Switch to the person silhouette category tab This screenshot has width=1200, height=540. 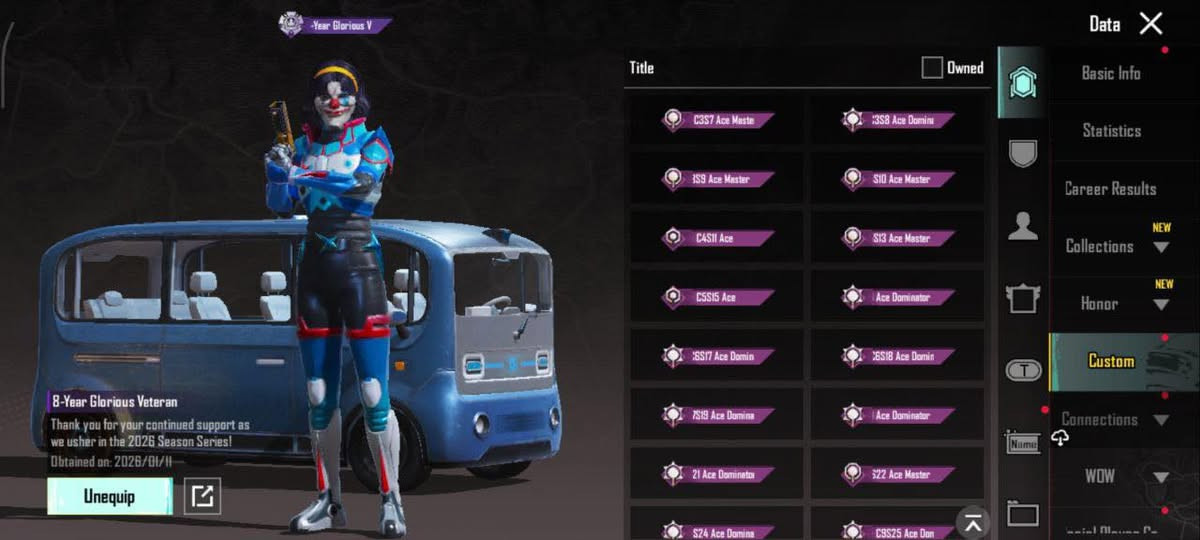(x=1022, y=227)
